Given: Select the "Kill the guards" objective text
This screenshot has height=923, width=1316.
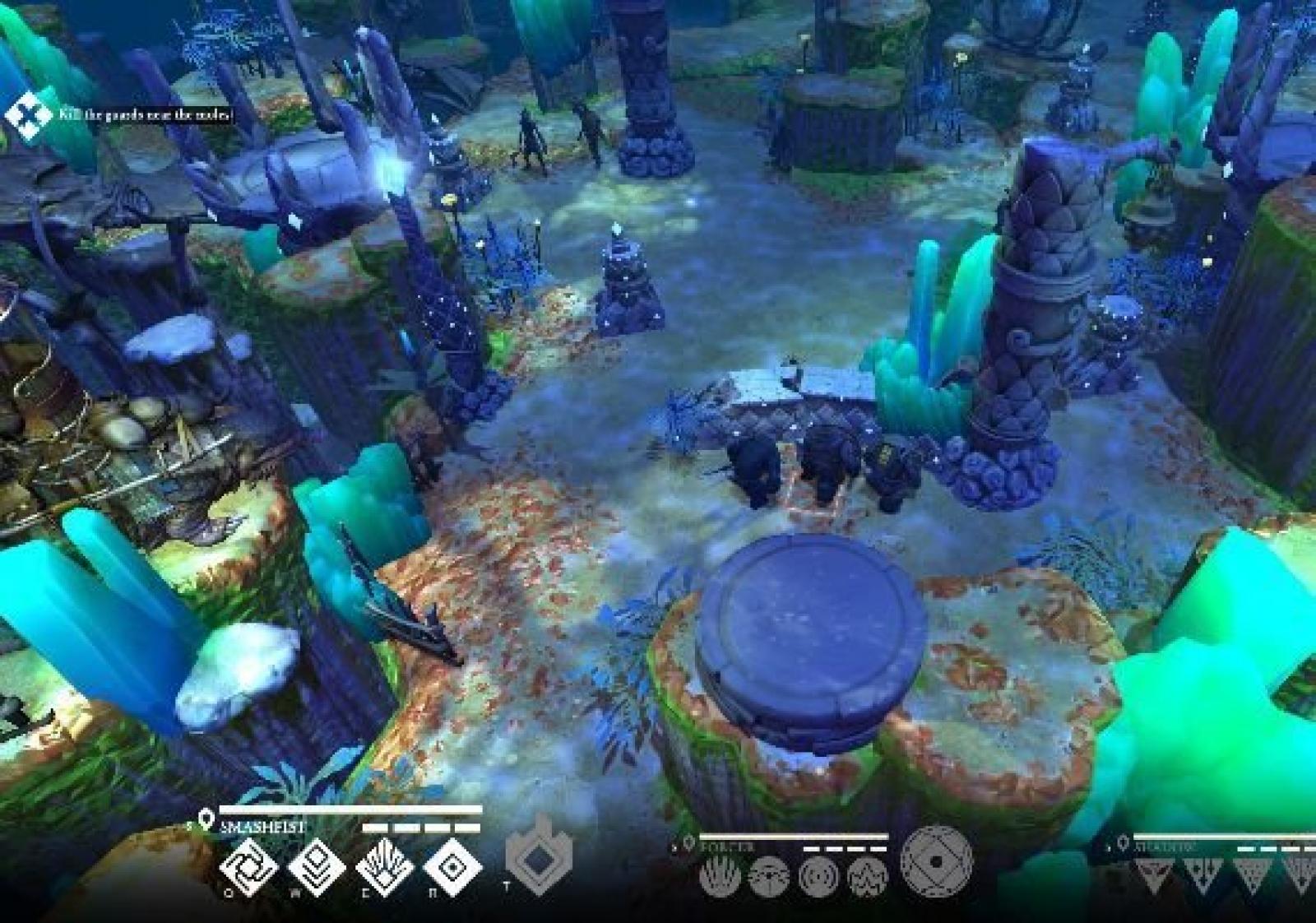Looking at the screenshot, I should tap(146, 115).
